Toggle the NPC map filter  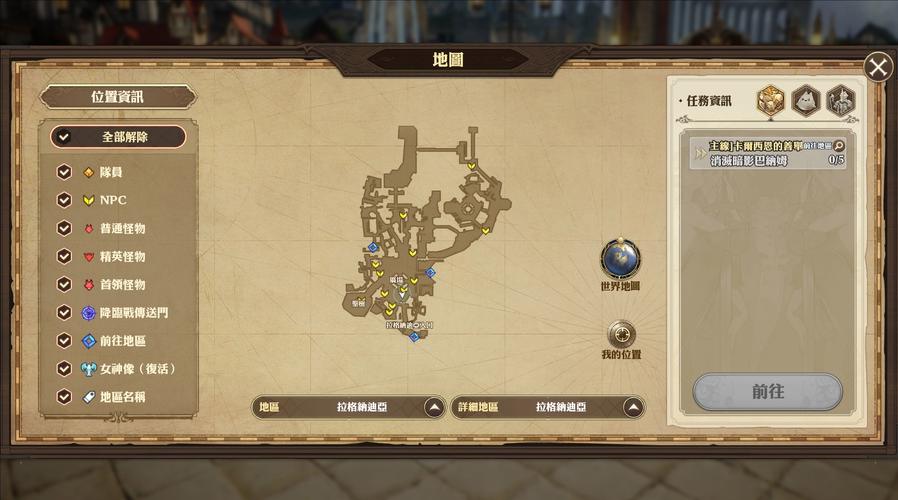pos(64,200)
